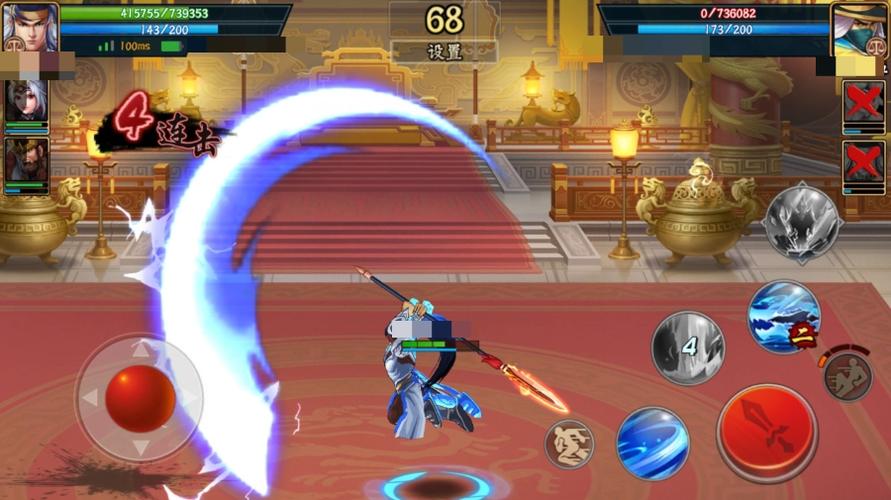Screen dimensions: 891x500
Task: Tap the martial arts pose button
Action: click(569, 444)
